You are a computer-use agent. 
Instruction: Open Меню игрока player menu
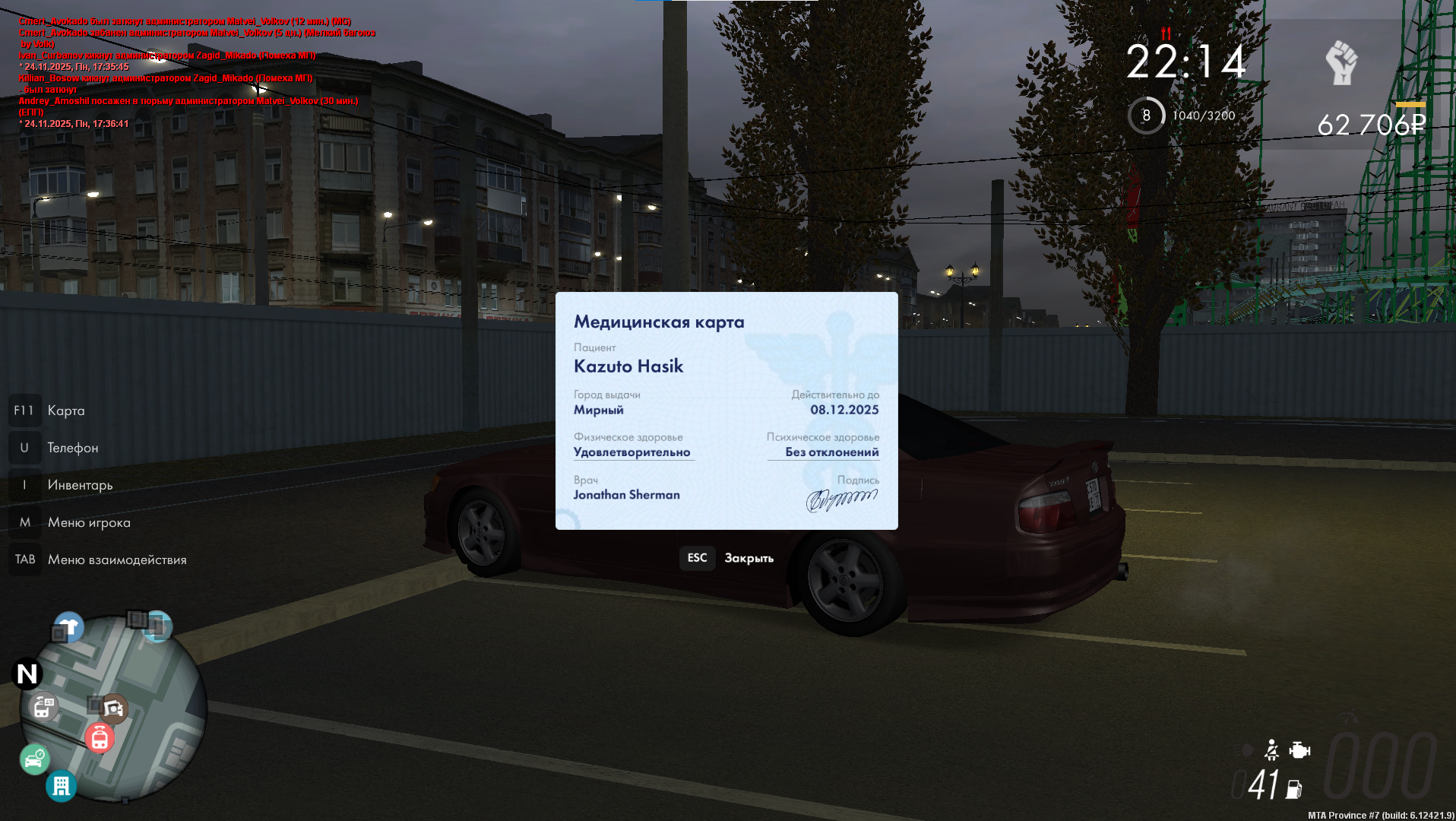tap(89, 522)
